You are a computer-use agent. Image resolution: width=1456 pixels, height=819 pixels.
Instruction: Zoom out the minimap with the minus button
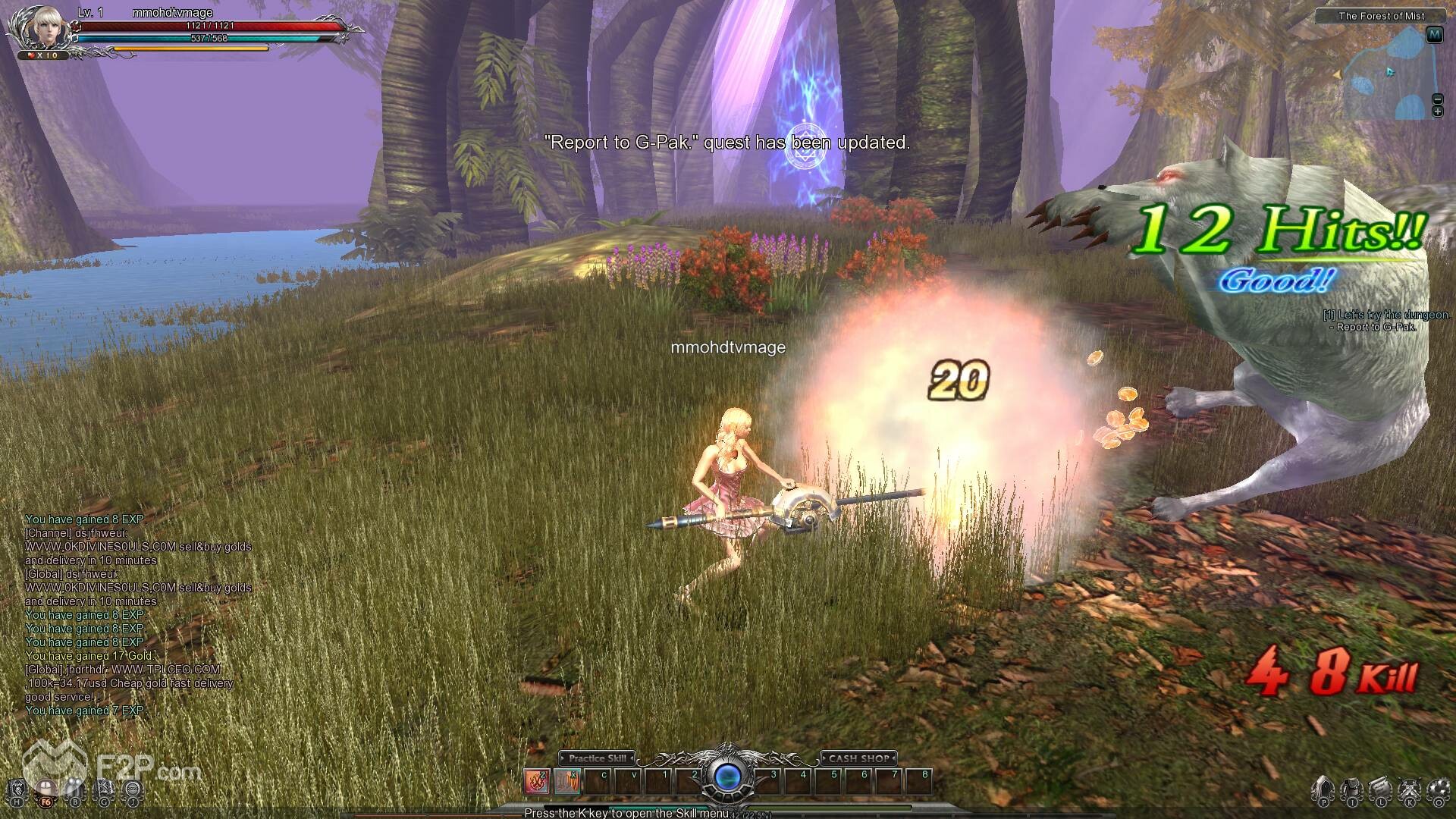1437,99
